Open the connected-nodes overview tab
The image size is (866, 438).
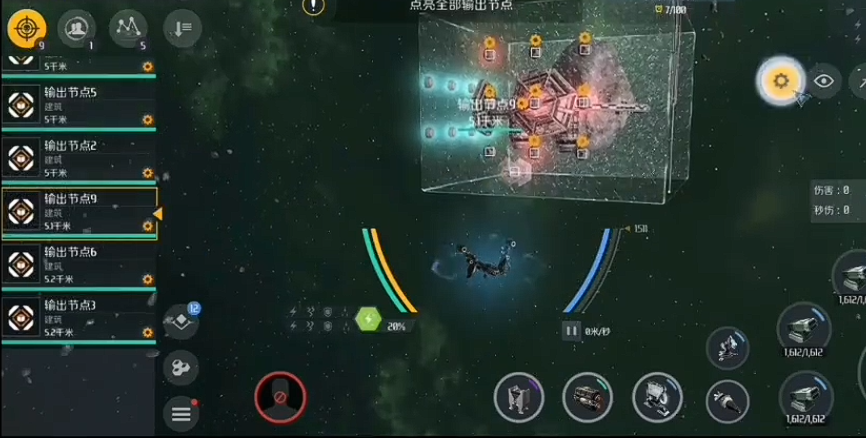128,28
